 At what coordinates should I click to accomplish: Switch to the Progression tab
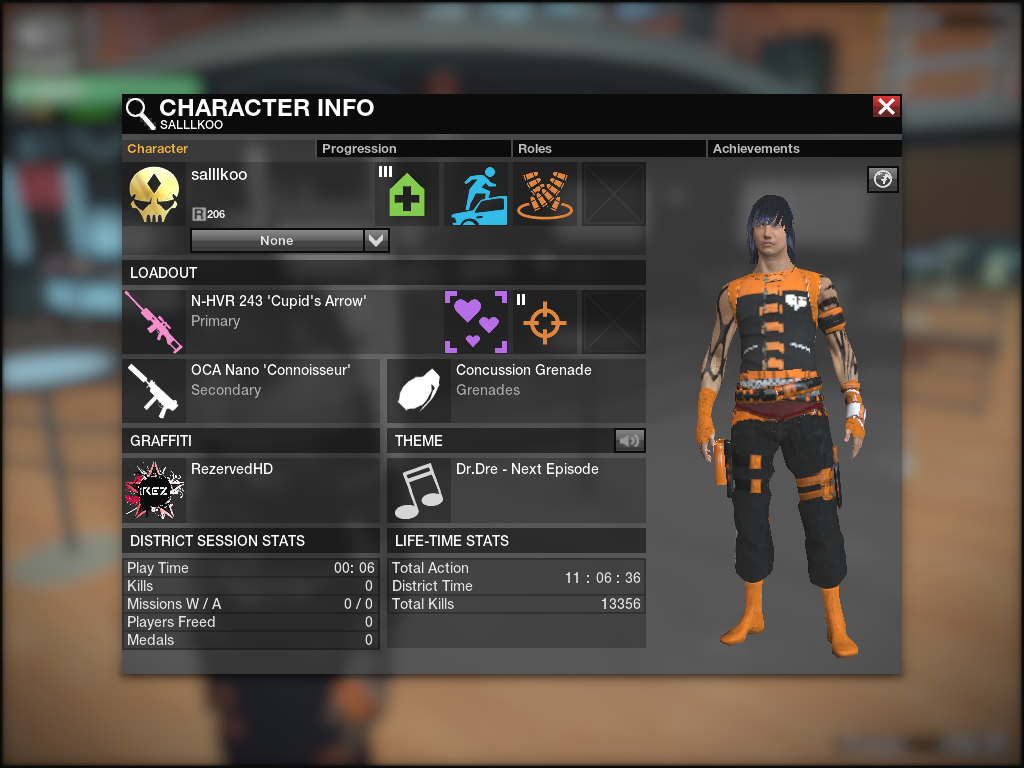tap(359, 149)
